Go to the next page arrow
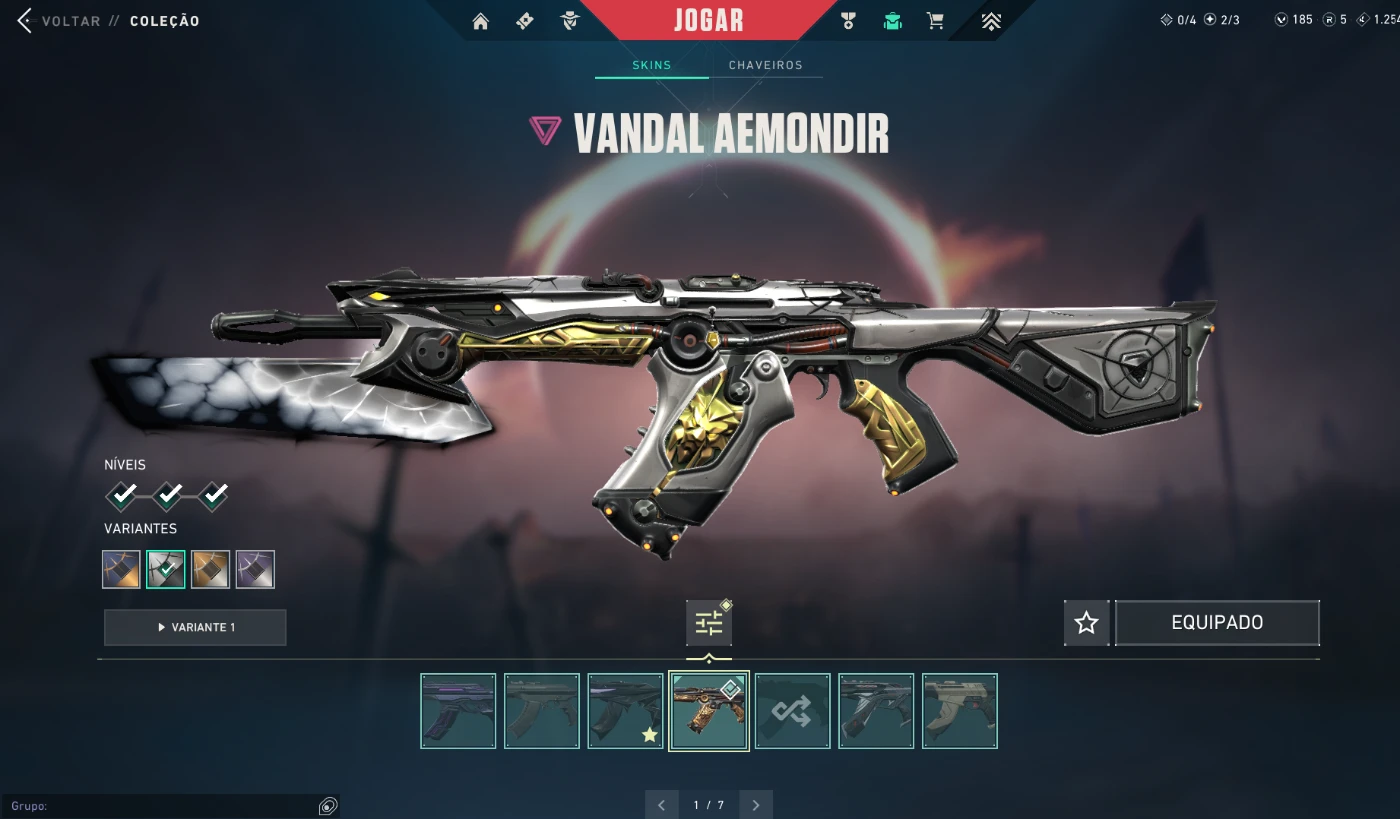Image resolution: width=1400 pixels, height=819 pixels. click(756, 805)
